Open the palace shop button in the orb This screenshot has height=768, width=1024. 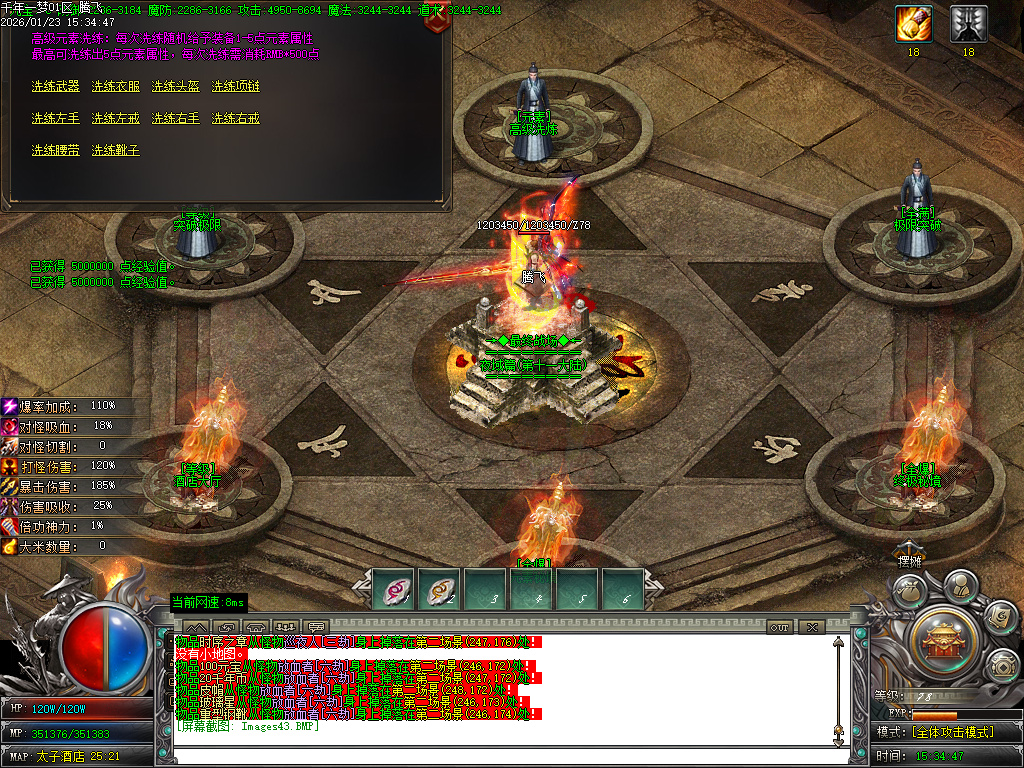coord(941,637)
